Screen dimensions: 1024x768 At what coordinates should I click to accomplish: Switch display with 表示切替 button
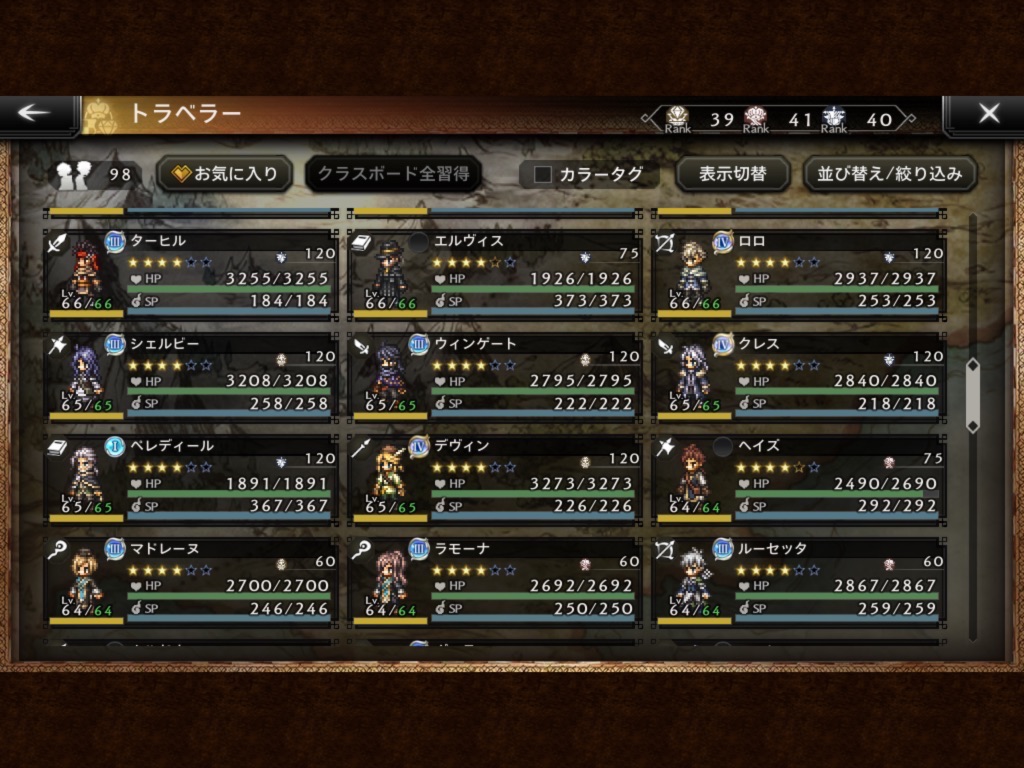(732, 174)
